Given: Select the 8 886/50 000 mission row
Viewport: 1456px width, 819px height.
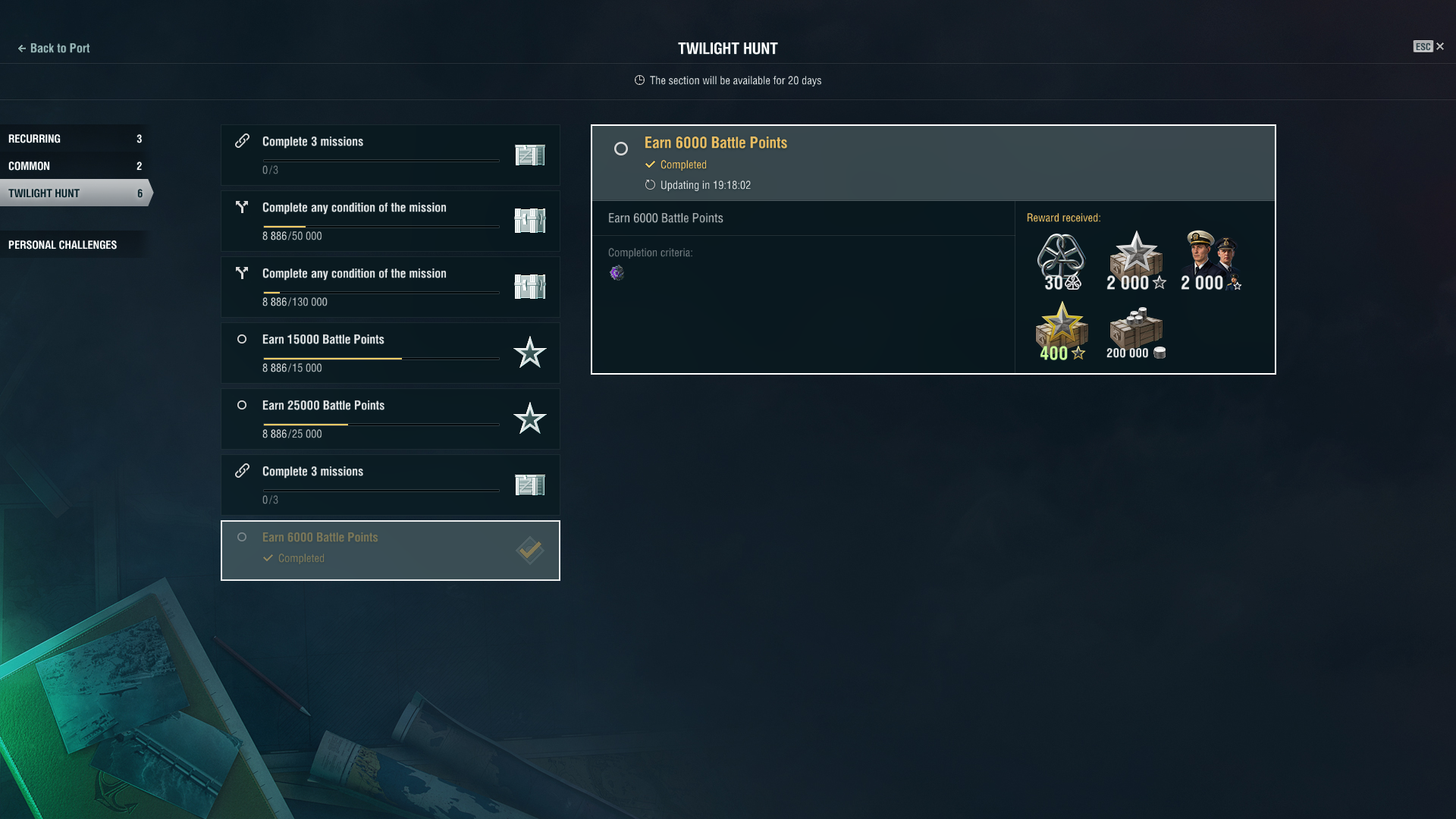Looking at the screenshot, I should pos(390,221).
